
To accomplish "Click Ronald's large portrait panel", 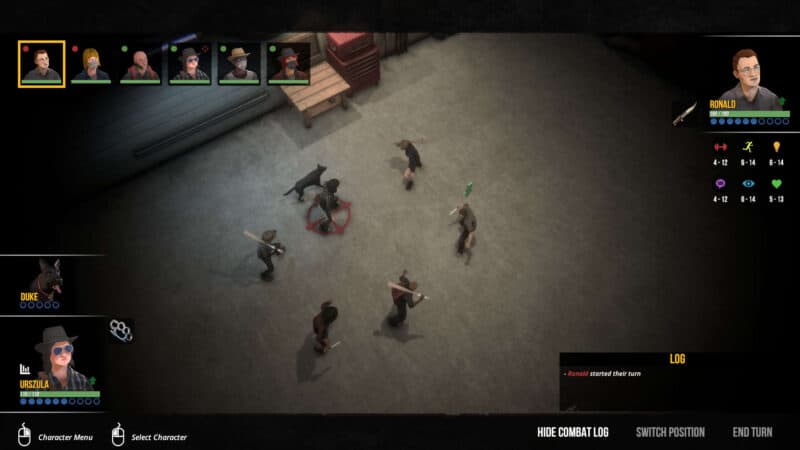I will point(744,78).
